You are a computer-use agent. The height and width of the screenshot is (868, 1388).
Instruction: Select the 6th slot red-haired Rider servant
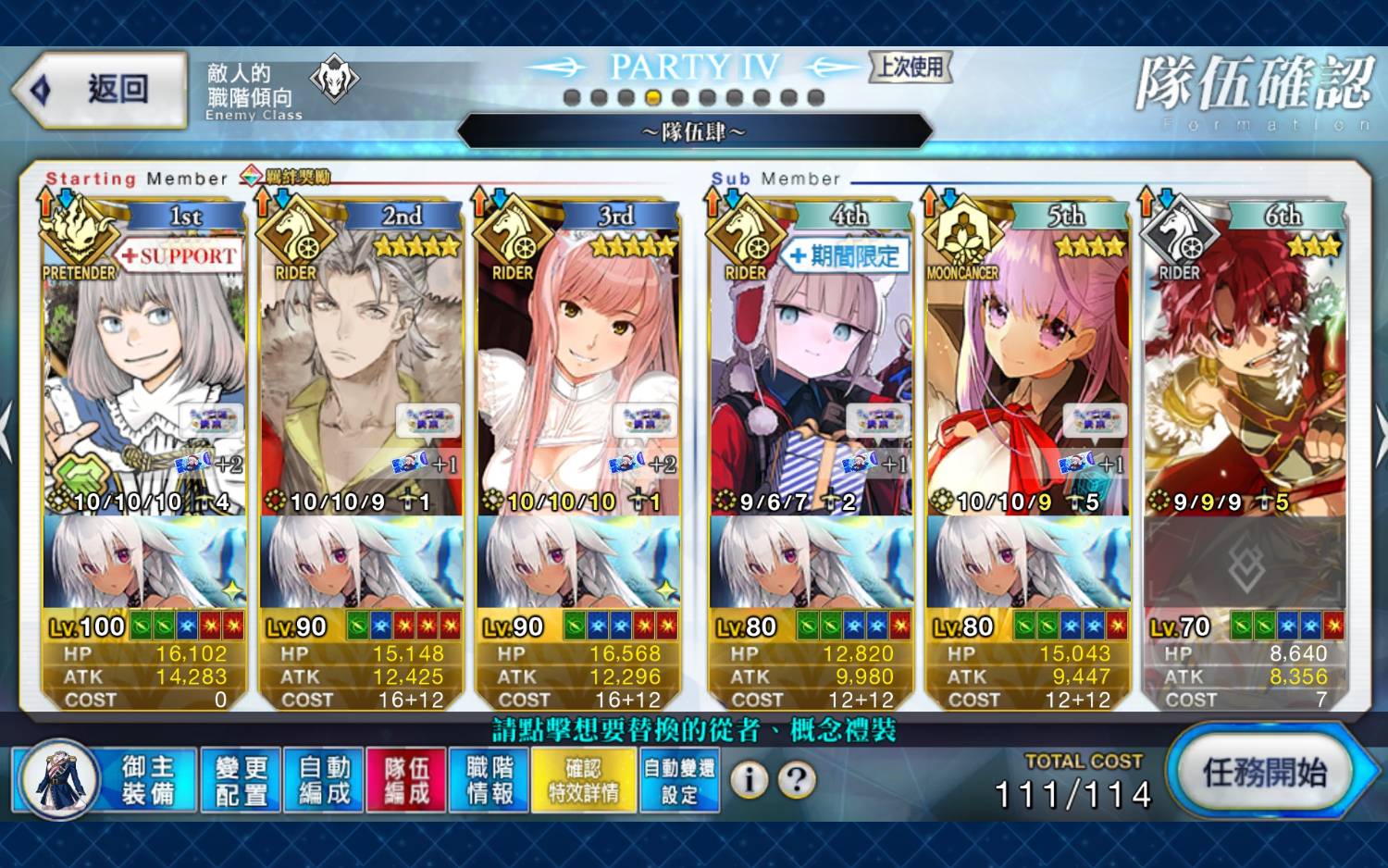tap(1245, 370)
